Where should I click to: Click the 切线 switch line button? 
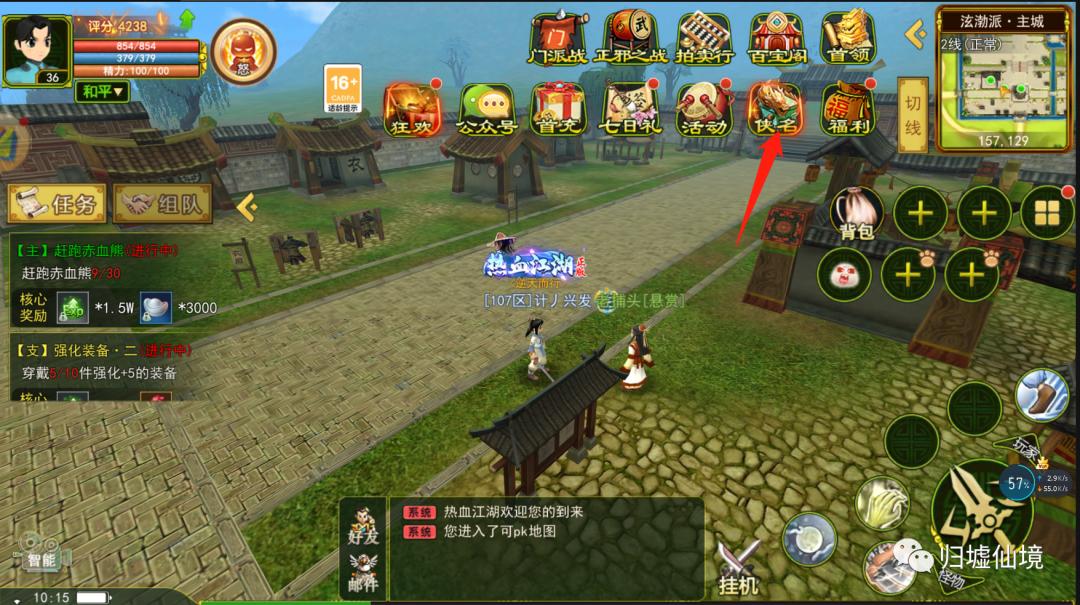pyautogui.click(x=912, y=115)
